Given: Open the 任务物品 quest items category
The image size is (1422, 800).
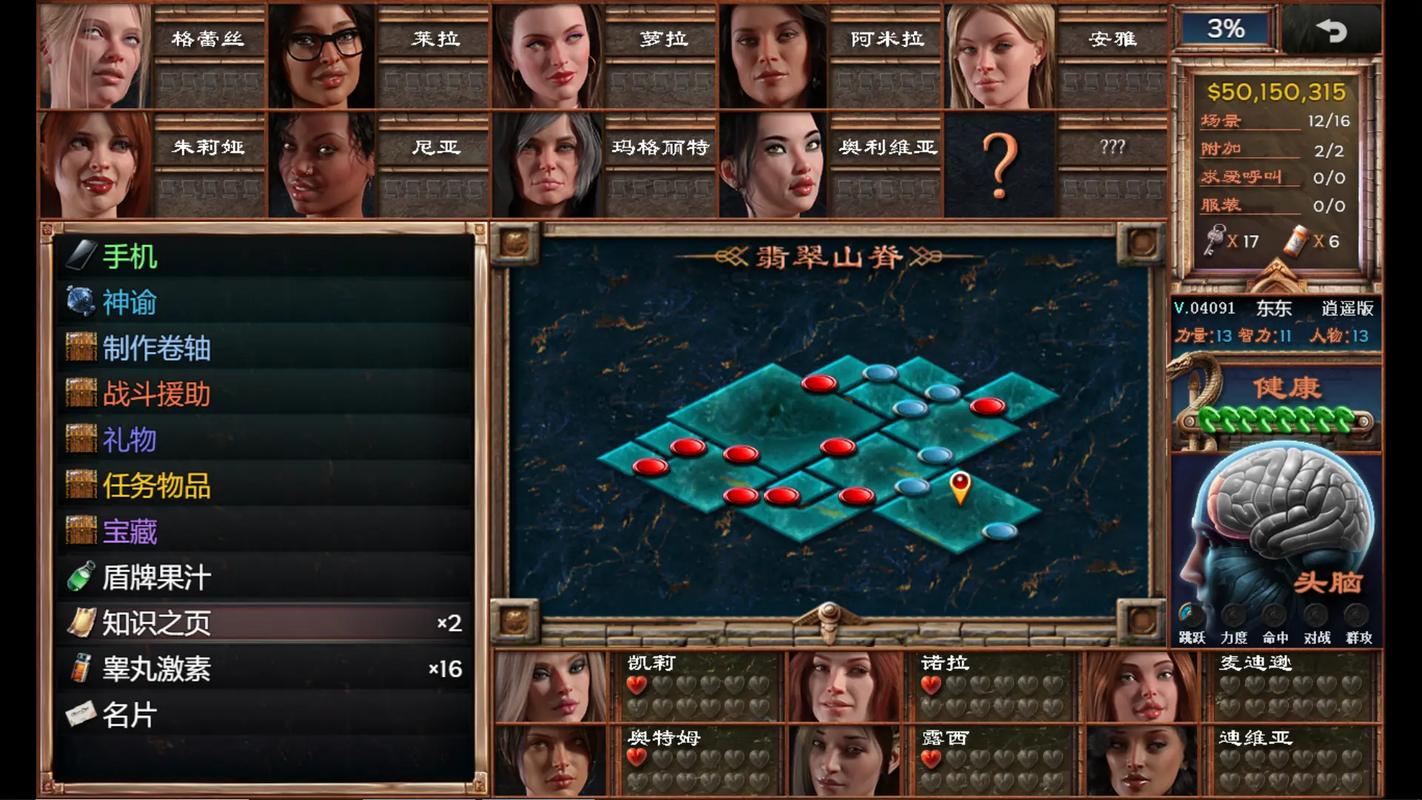Looking at the screenshot, I should tap(156, 486).
